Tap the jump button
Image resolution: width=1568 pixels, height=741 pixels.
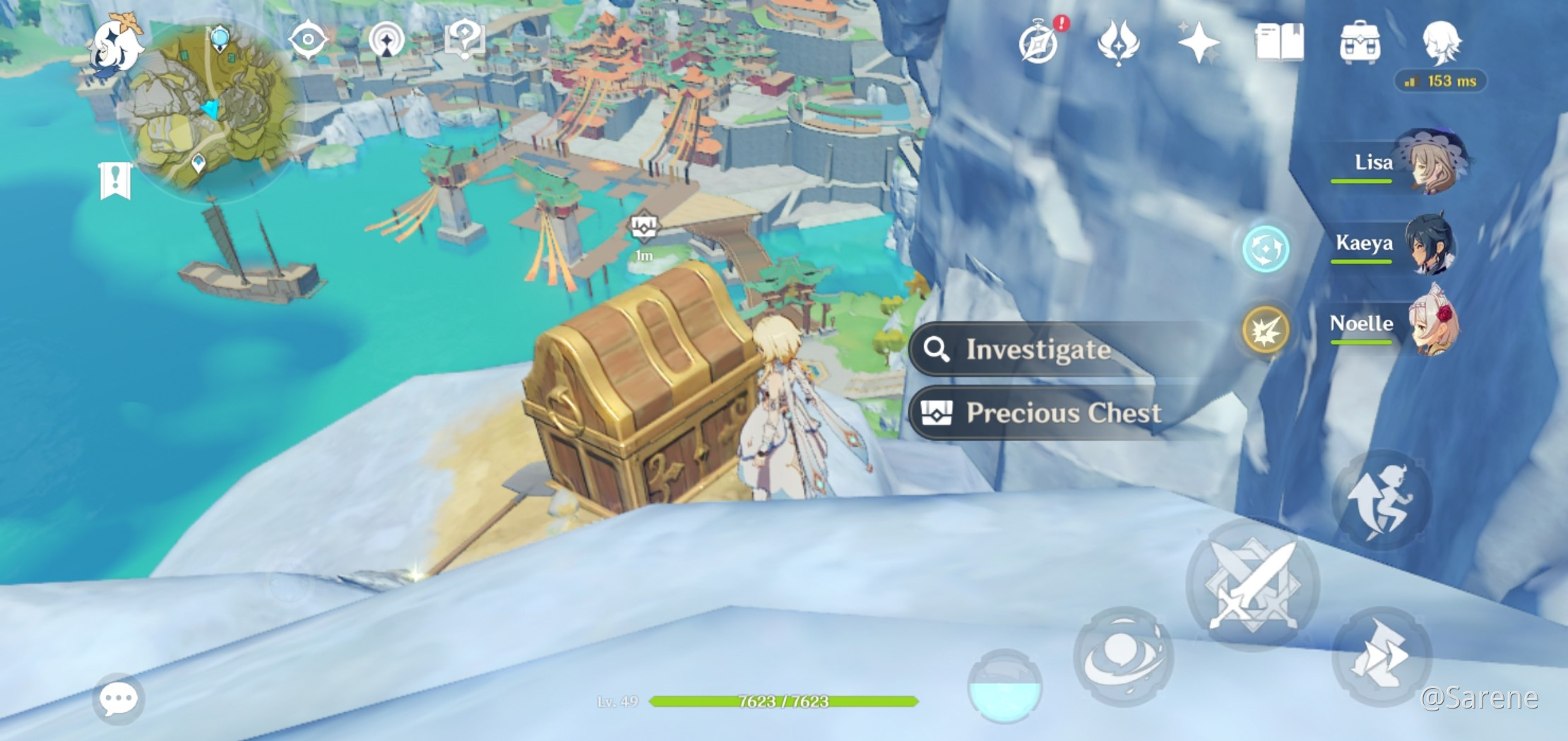pos(1381,500)
